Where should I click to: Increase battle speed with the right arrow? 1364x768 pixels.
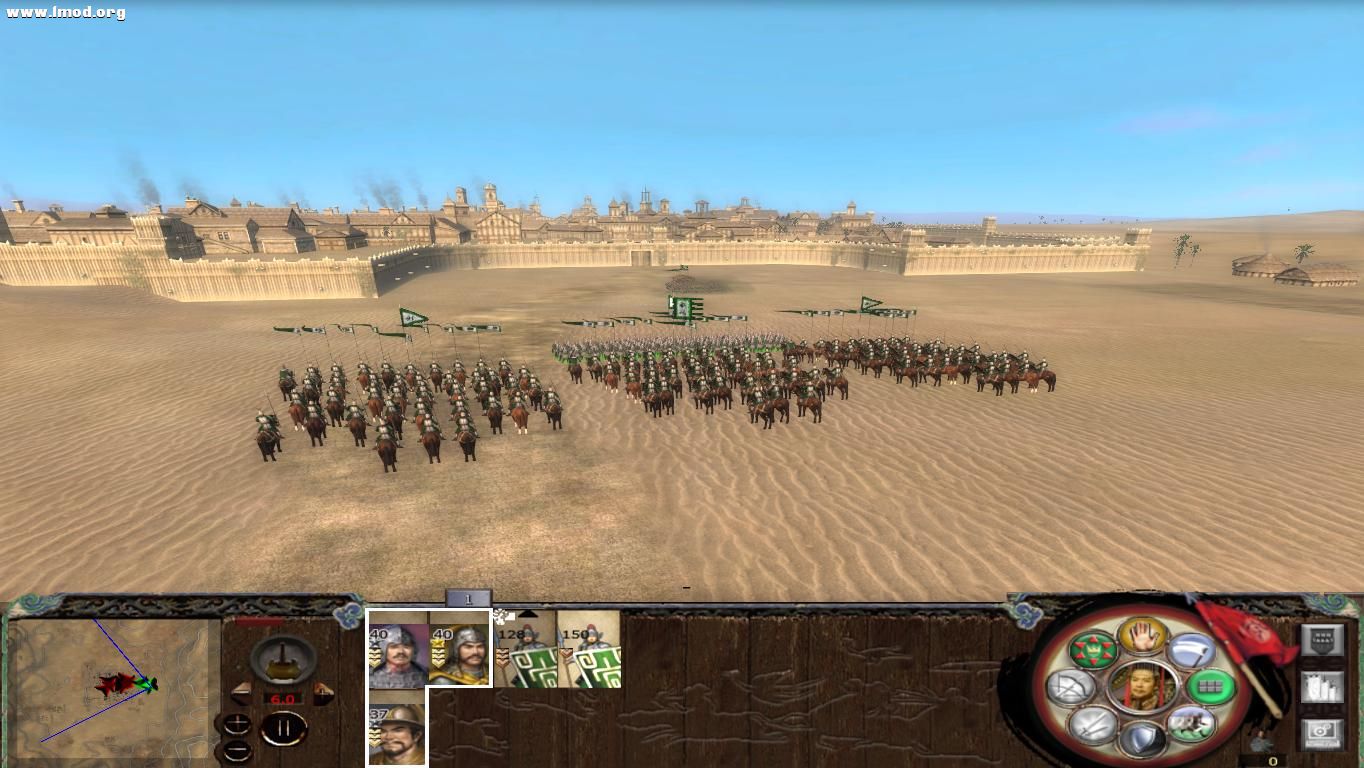(323, 694)
